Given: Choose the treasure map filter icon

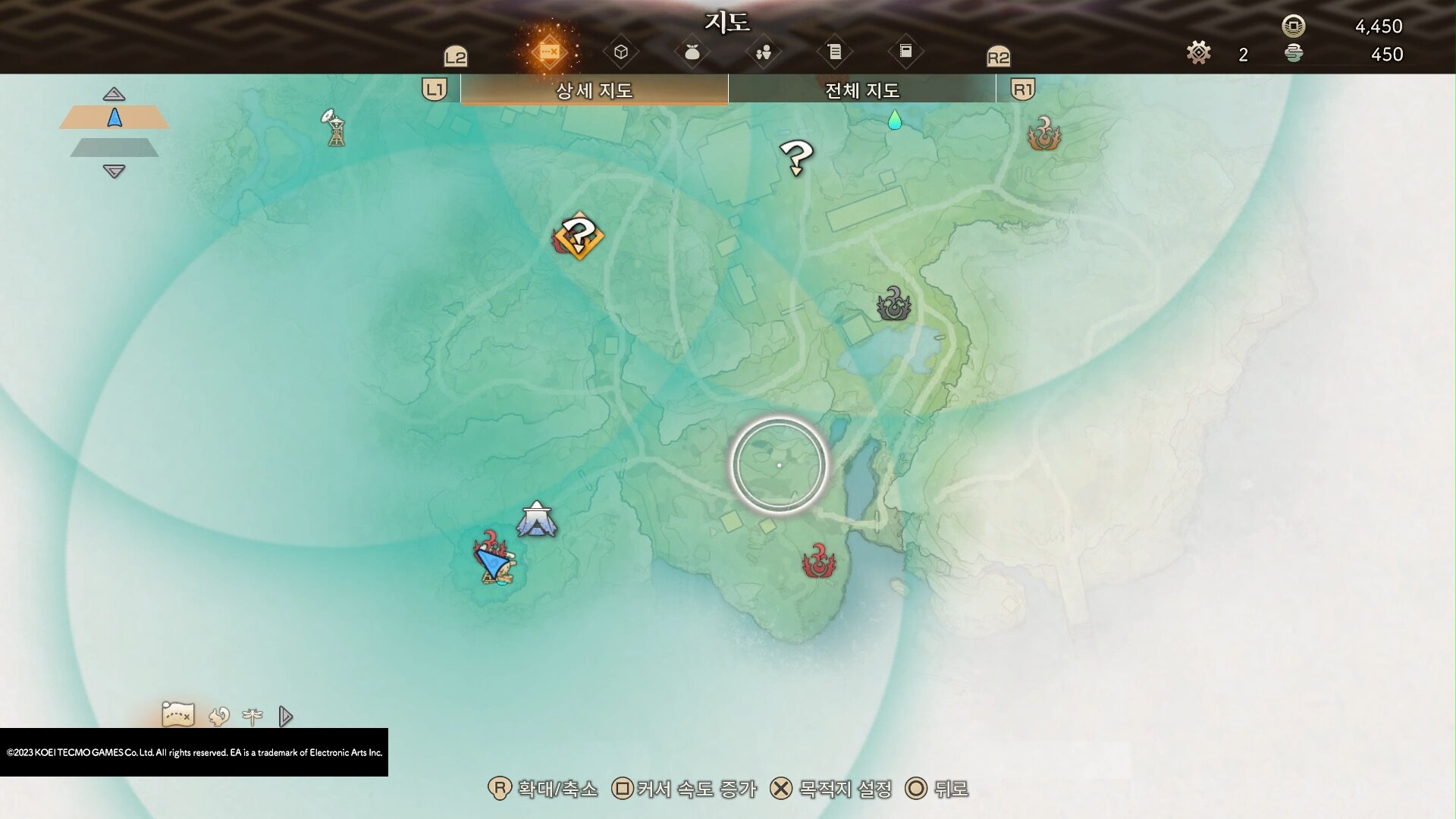Looking at the screenshot, I should [x=178, y=714].
